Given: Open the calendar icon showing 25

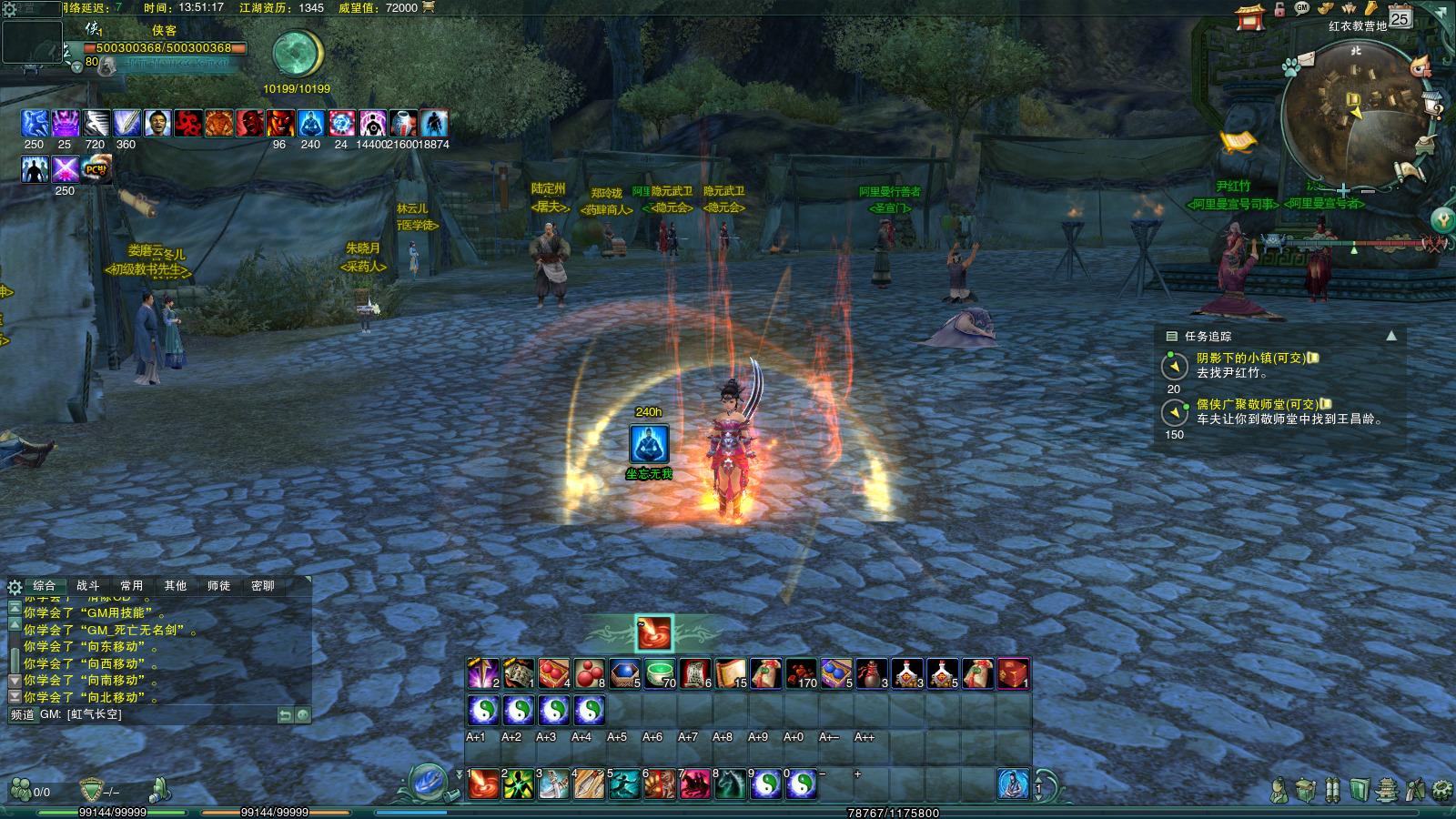Looking at the screenshot, I should click(x=1400, y=16).
